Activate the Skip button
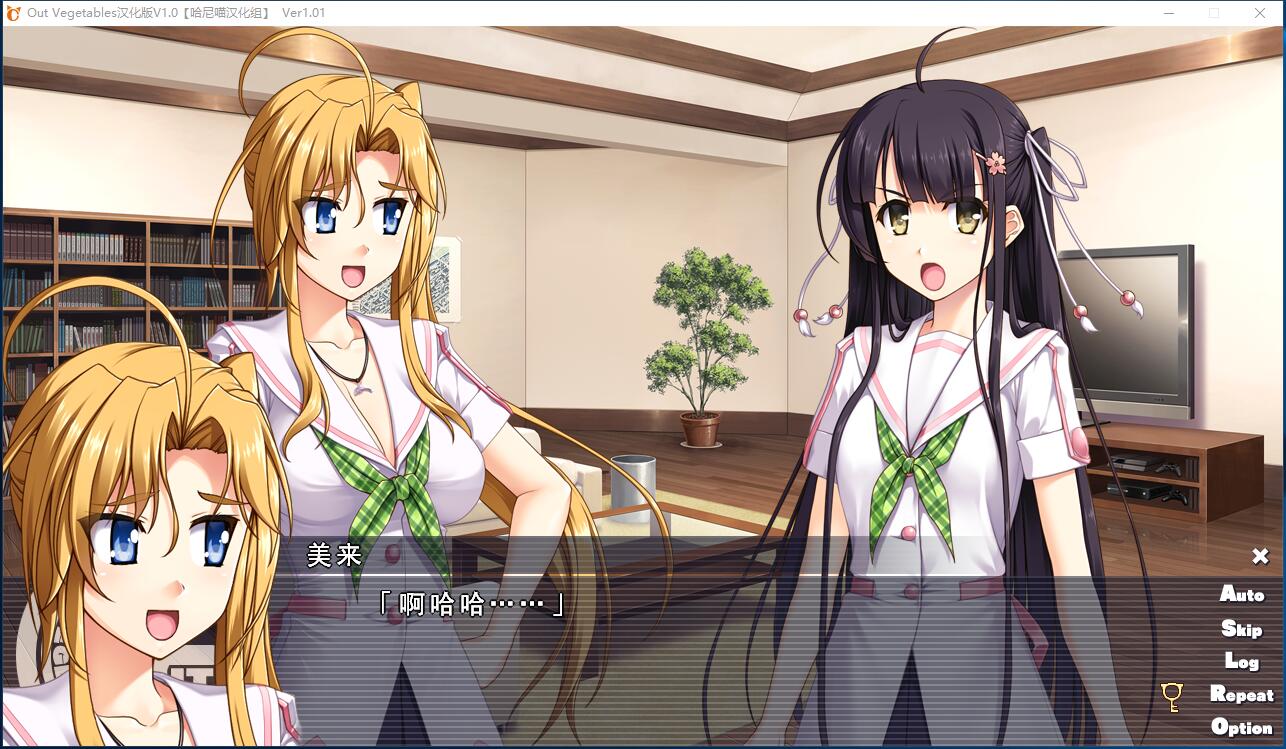 coord(1242,628)
